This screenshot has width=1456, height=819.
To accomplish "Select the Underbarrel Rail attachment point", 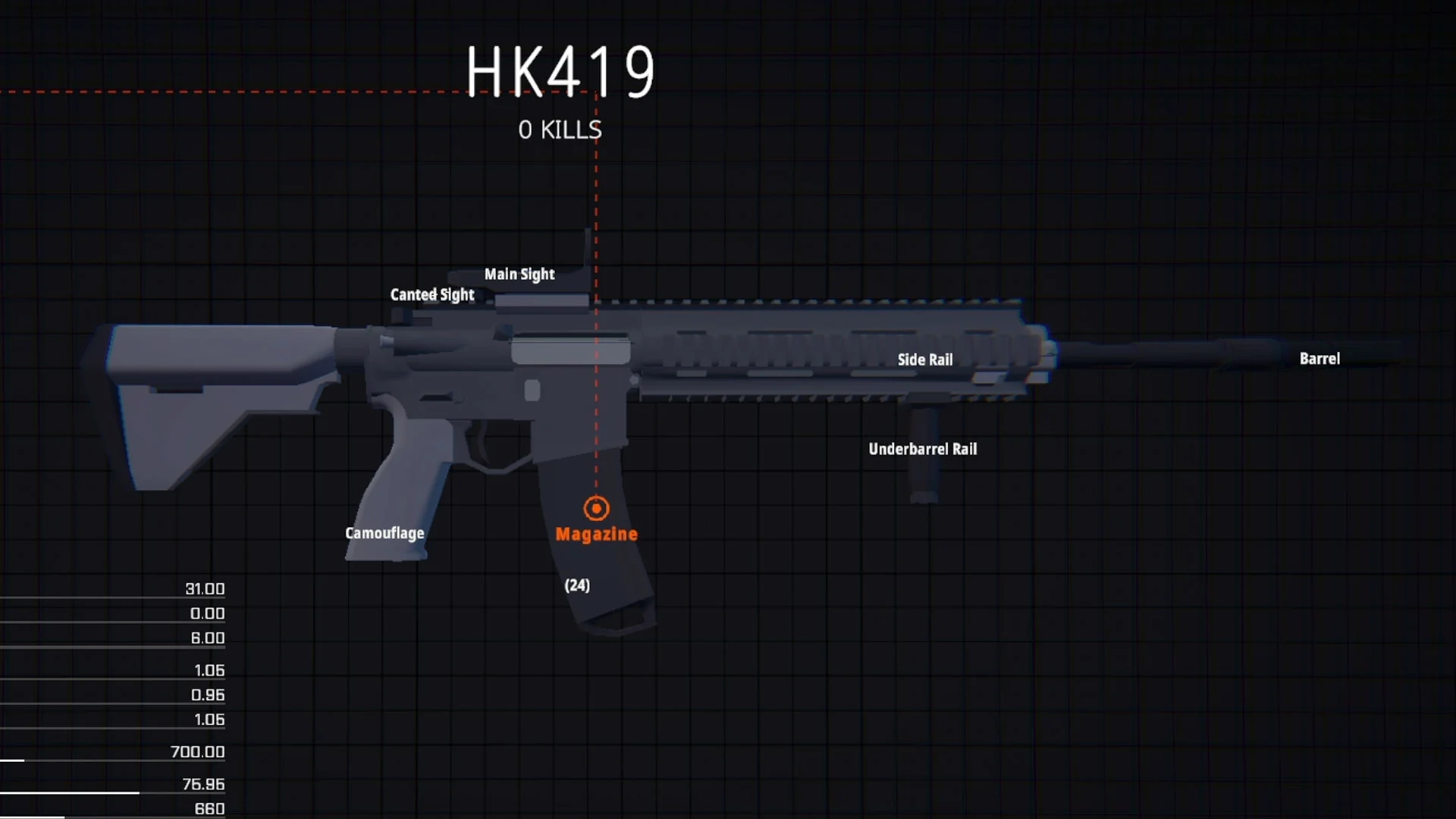I will (x=923, y=448).
